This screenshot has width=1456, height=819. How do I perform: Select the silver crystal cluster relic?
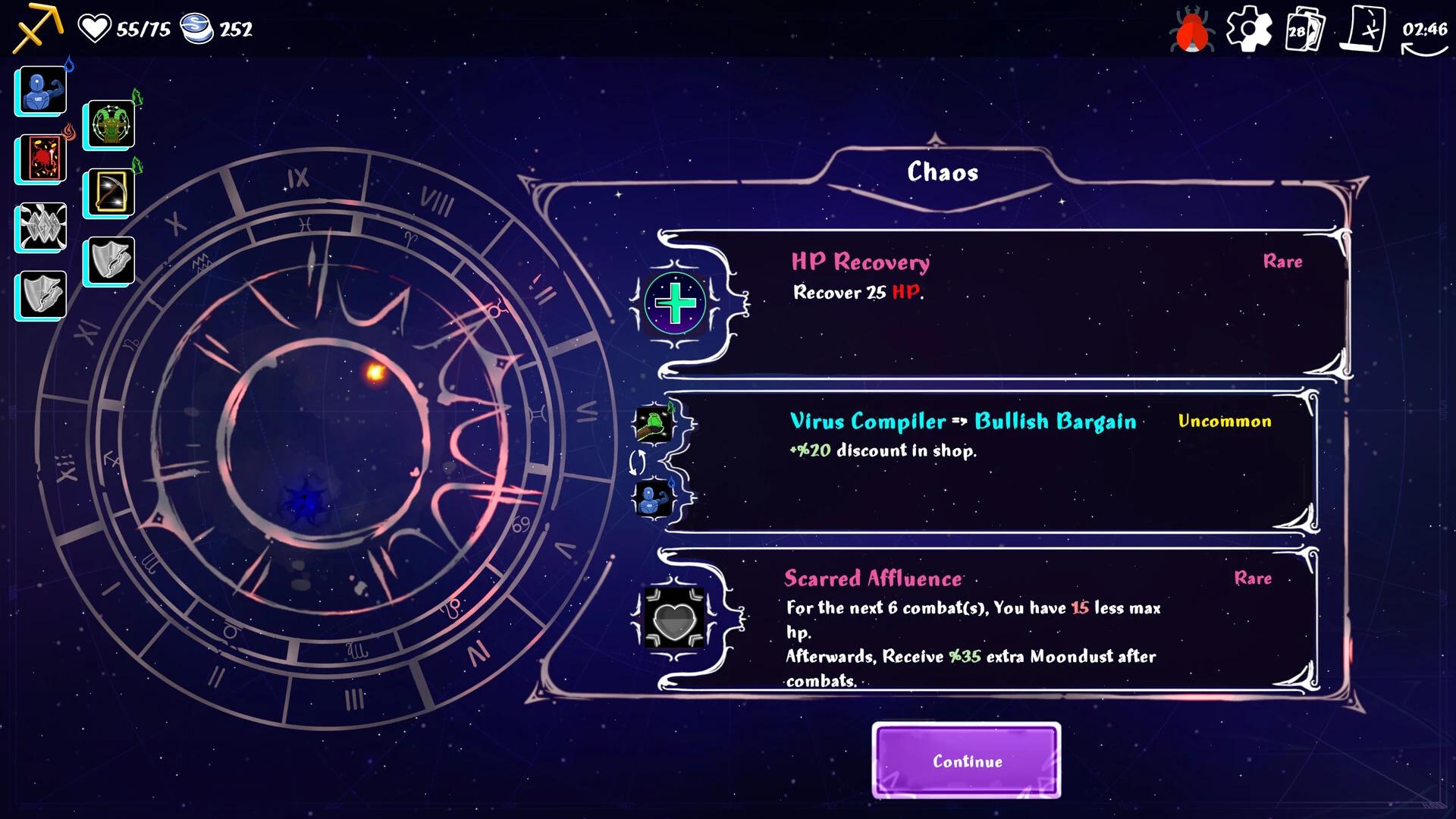point(42,227)
